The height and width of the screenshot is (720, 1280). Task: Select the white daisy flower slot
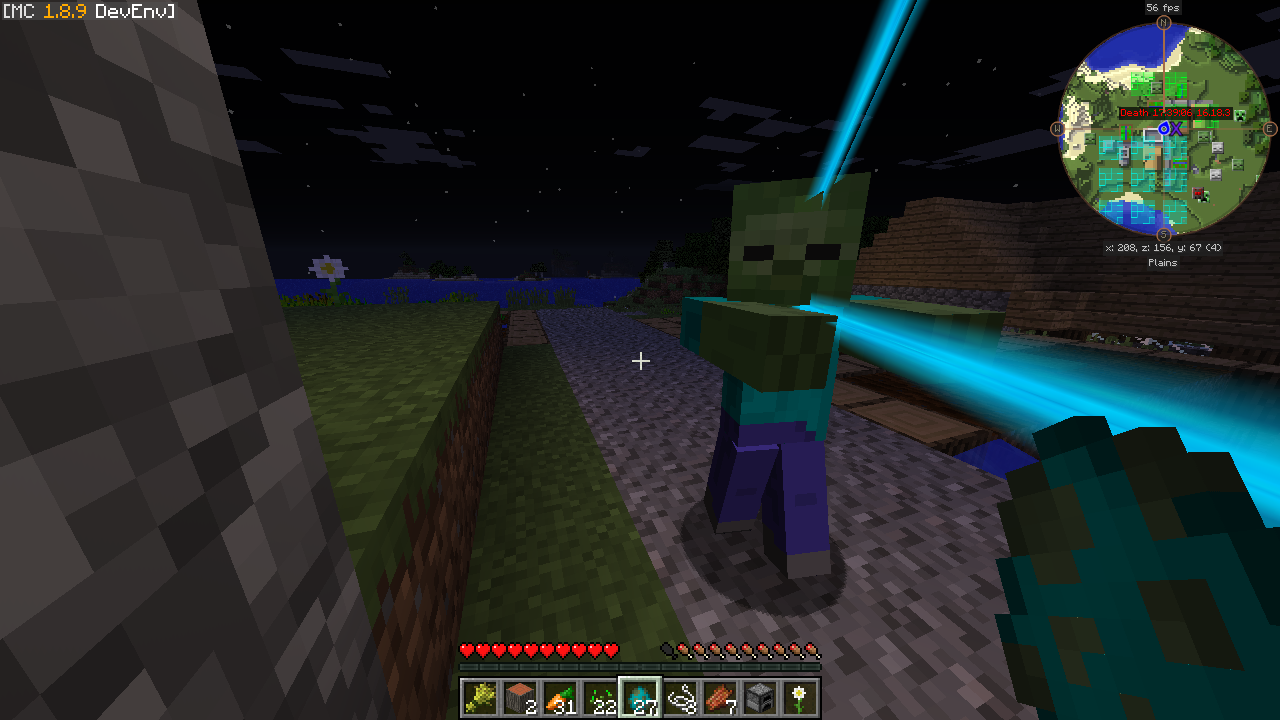click(x=800, y=697)
